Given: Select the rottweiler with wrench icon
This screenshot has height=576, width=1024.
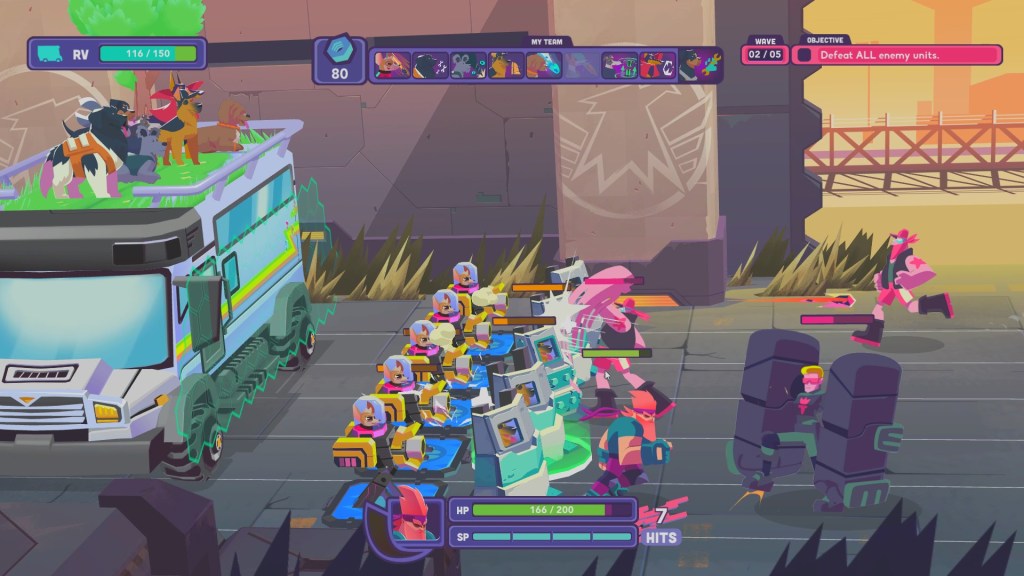Looking at the screenshot, I should point(697,65).
